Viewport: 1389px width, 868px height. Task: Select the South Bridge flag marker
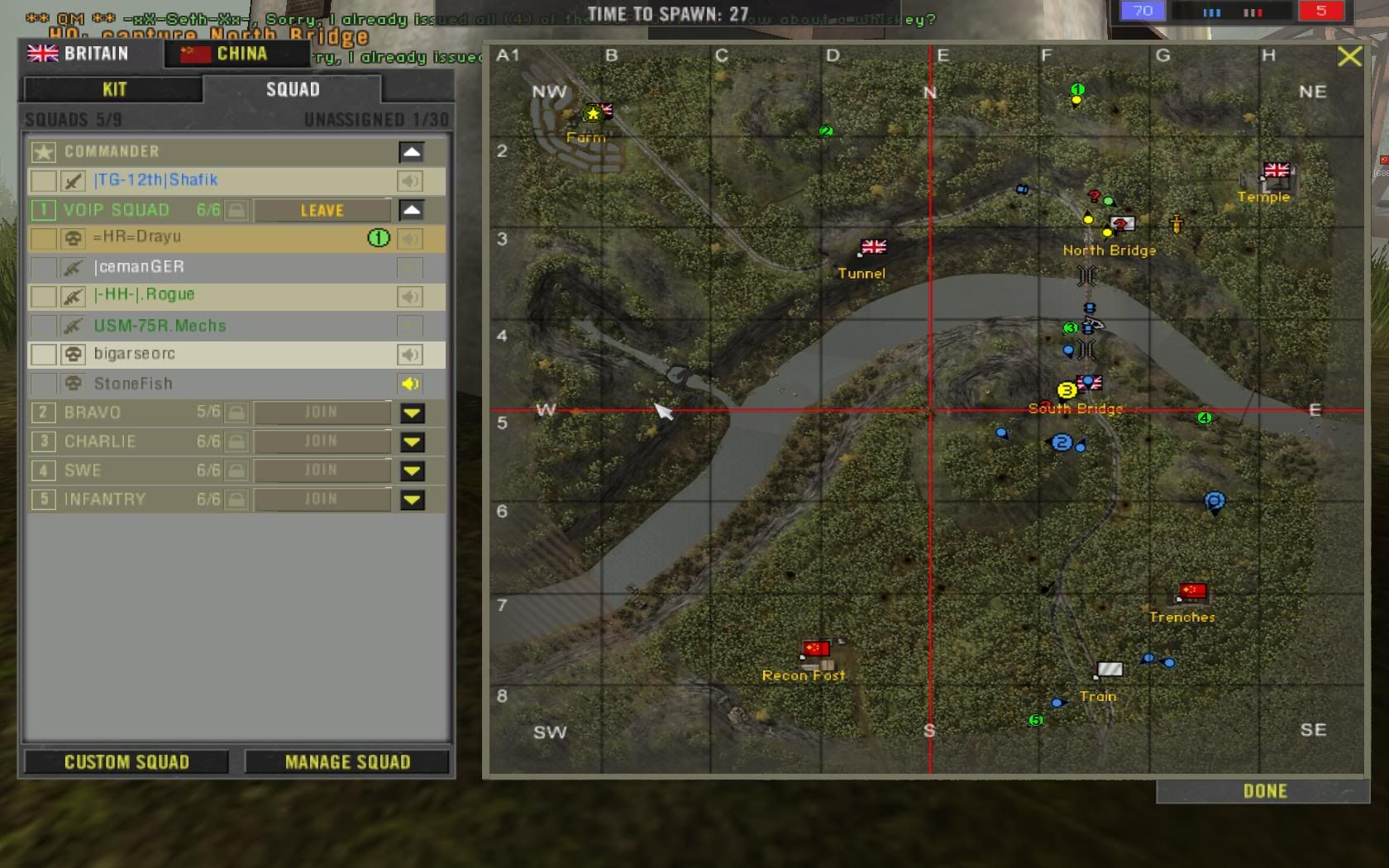tap(1091, 383)
